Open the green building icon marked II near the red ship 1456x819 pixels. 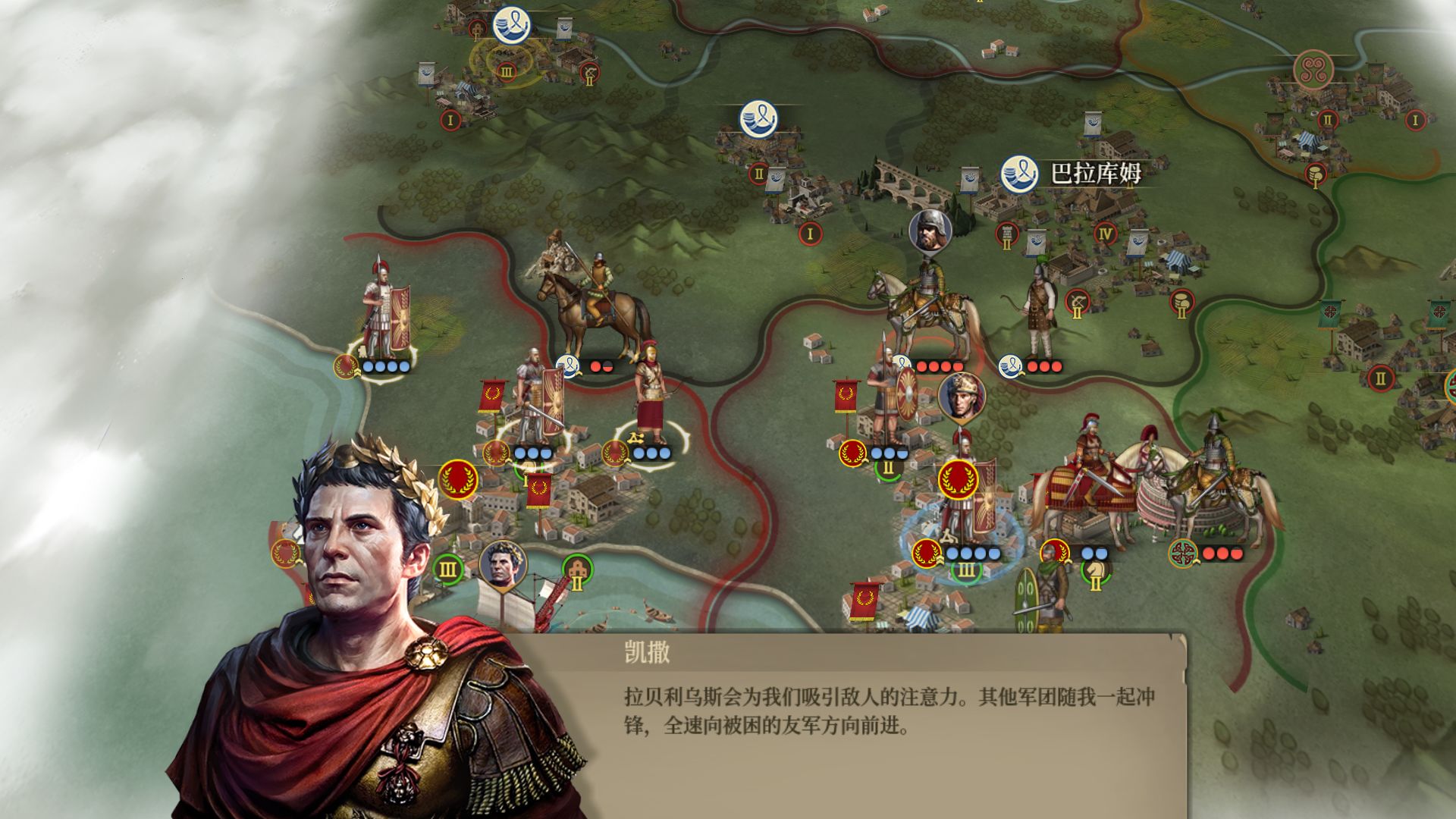point(577,570)
